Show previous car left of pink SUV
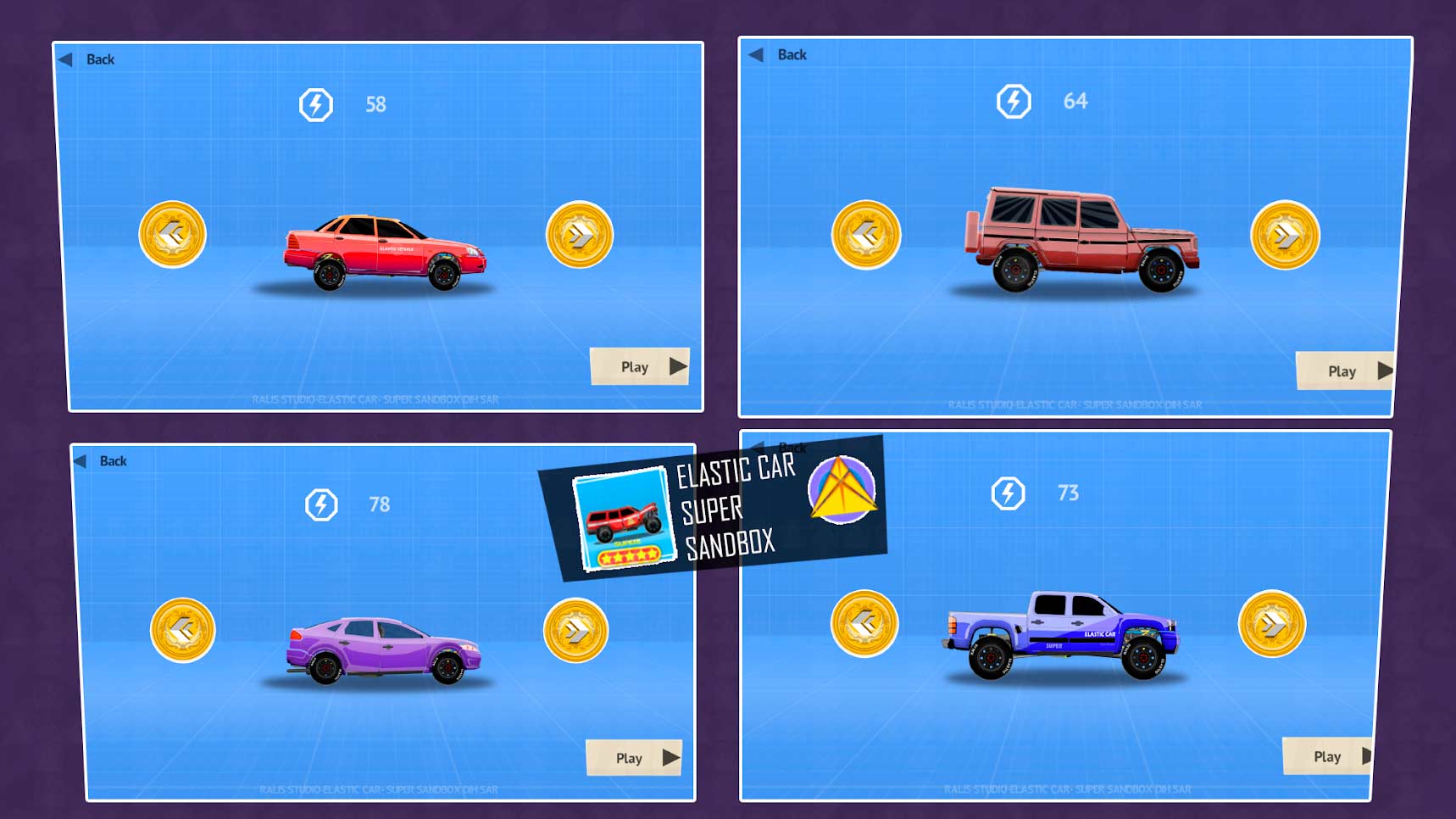The height and width of the screenshot is (819, 1456). [865, 234]
